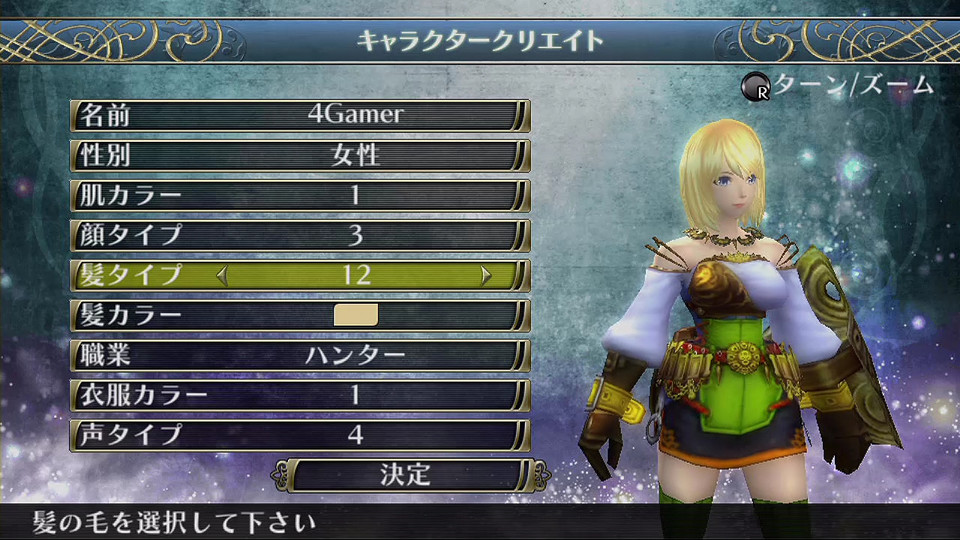Select the 声タイプ voice type row

tap(300, 435)
